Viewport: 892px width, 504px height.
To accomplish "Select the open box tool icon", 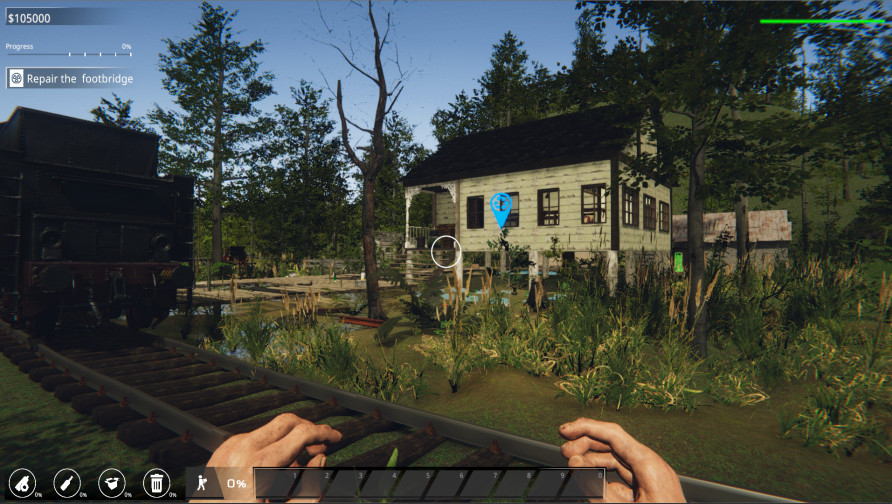I will tap(111, 483).
